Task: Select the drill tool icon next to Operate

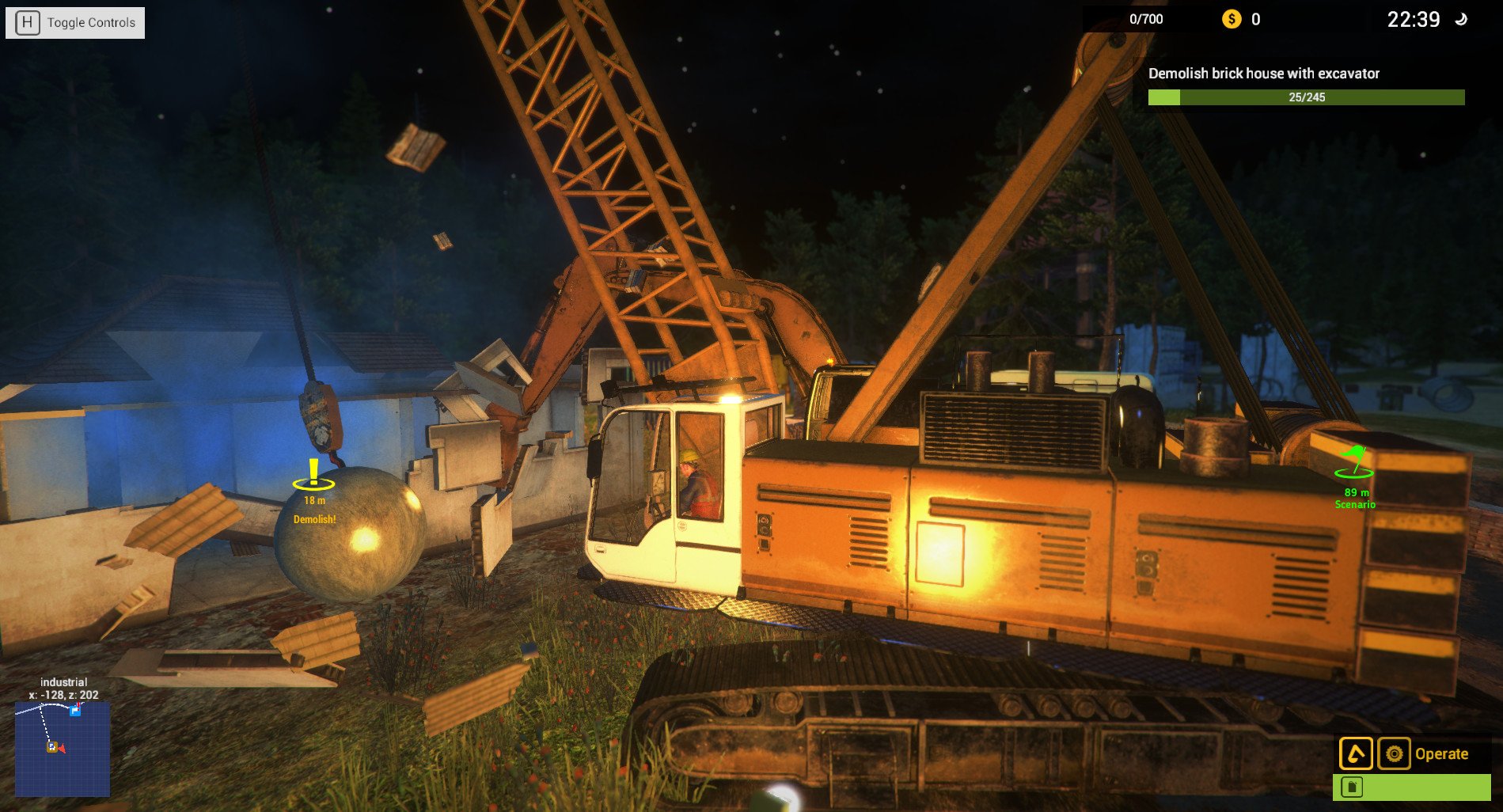Action: pyautogui.click(x=1357, y=753)
